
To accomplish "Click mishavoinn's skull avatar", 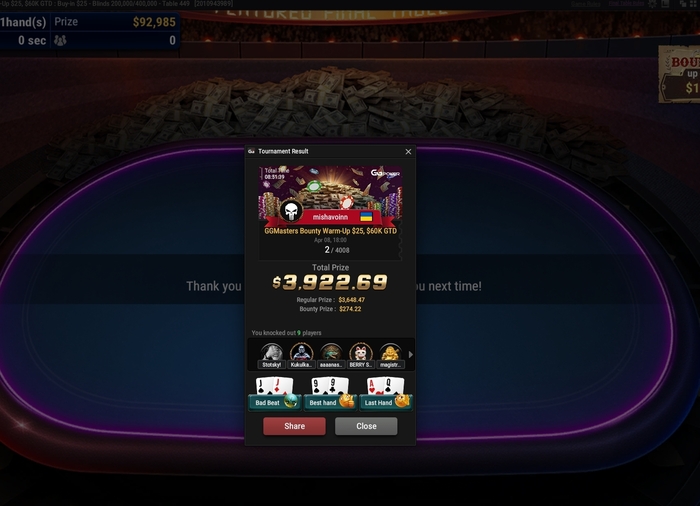I will click(291, 212).
